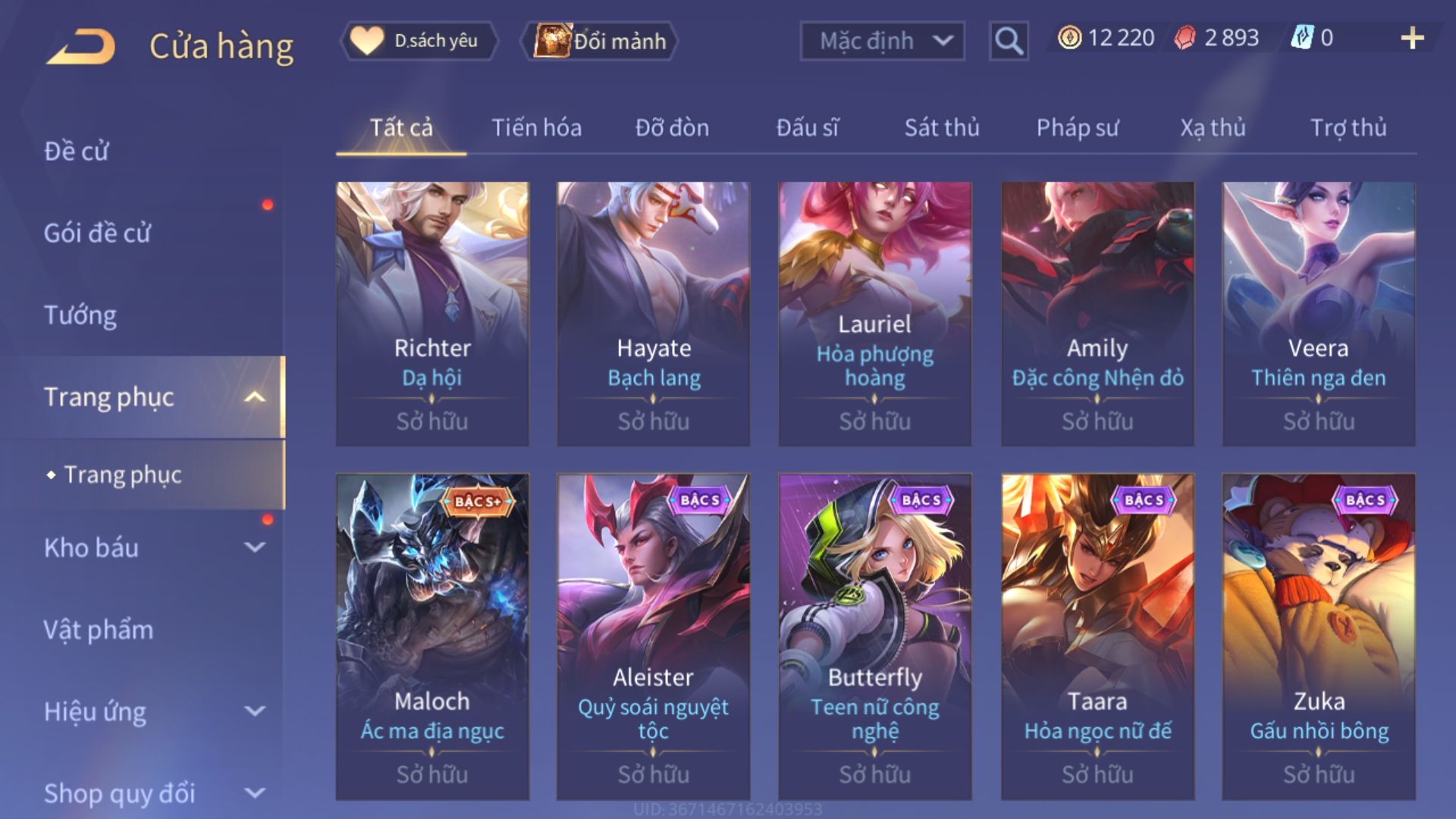Go back using the return arrow
Viewport: 1456px width, 819px height.
(81, 46)
